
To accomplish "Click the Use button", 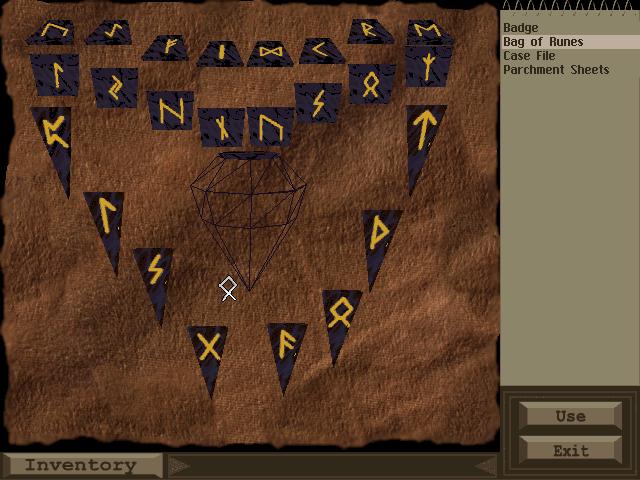I will 570,416.
